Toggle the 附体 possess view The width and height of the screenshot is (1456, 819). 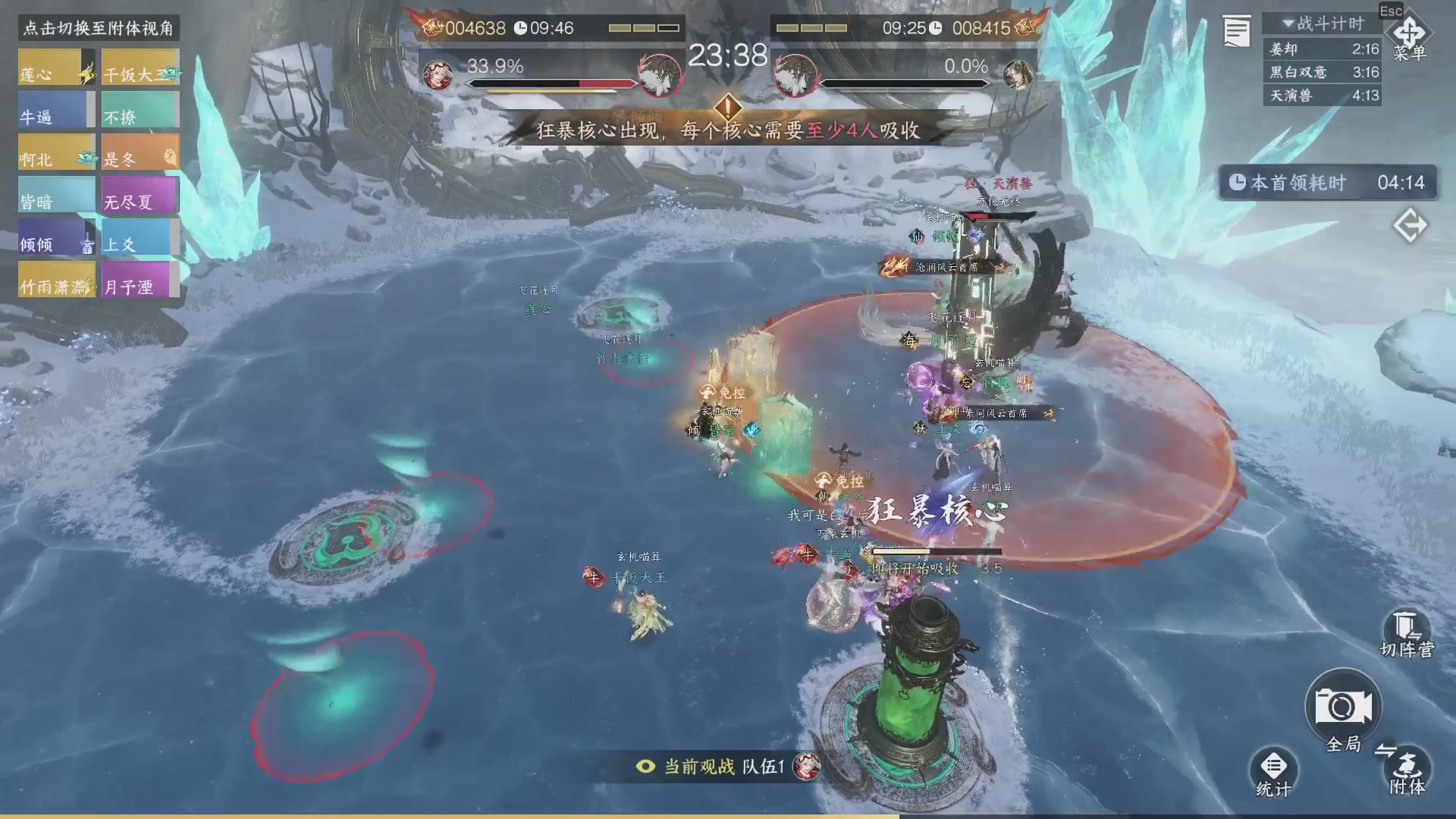click(1407, 770)
